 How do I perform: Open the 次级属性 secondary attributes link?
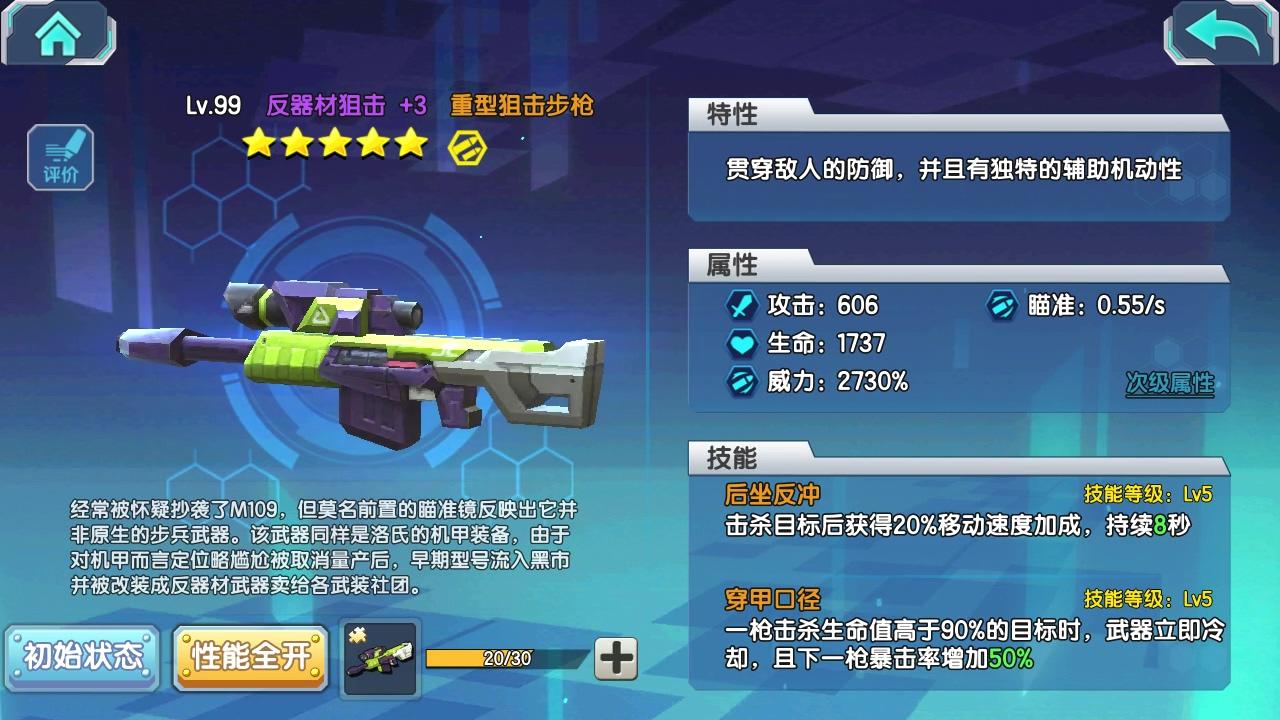tap(1169, 383)
